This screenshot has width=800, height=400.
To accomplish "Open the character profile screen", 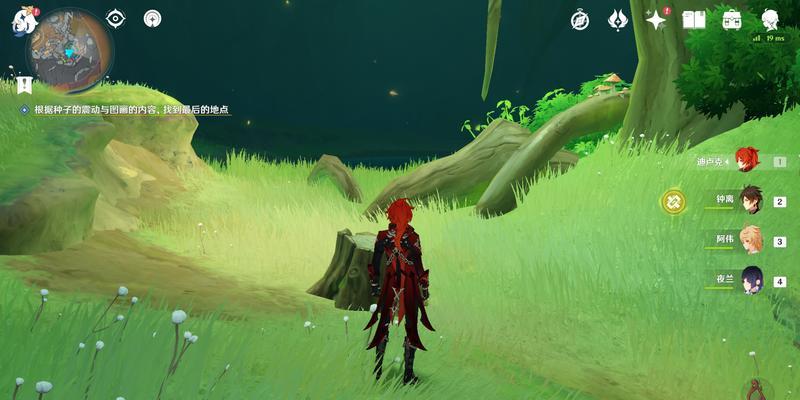I will coord(771,20).
